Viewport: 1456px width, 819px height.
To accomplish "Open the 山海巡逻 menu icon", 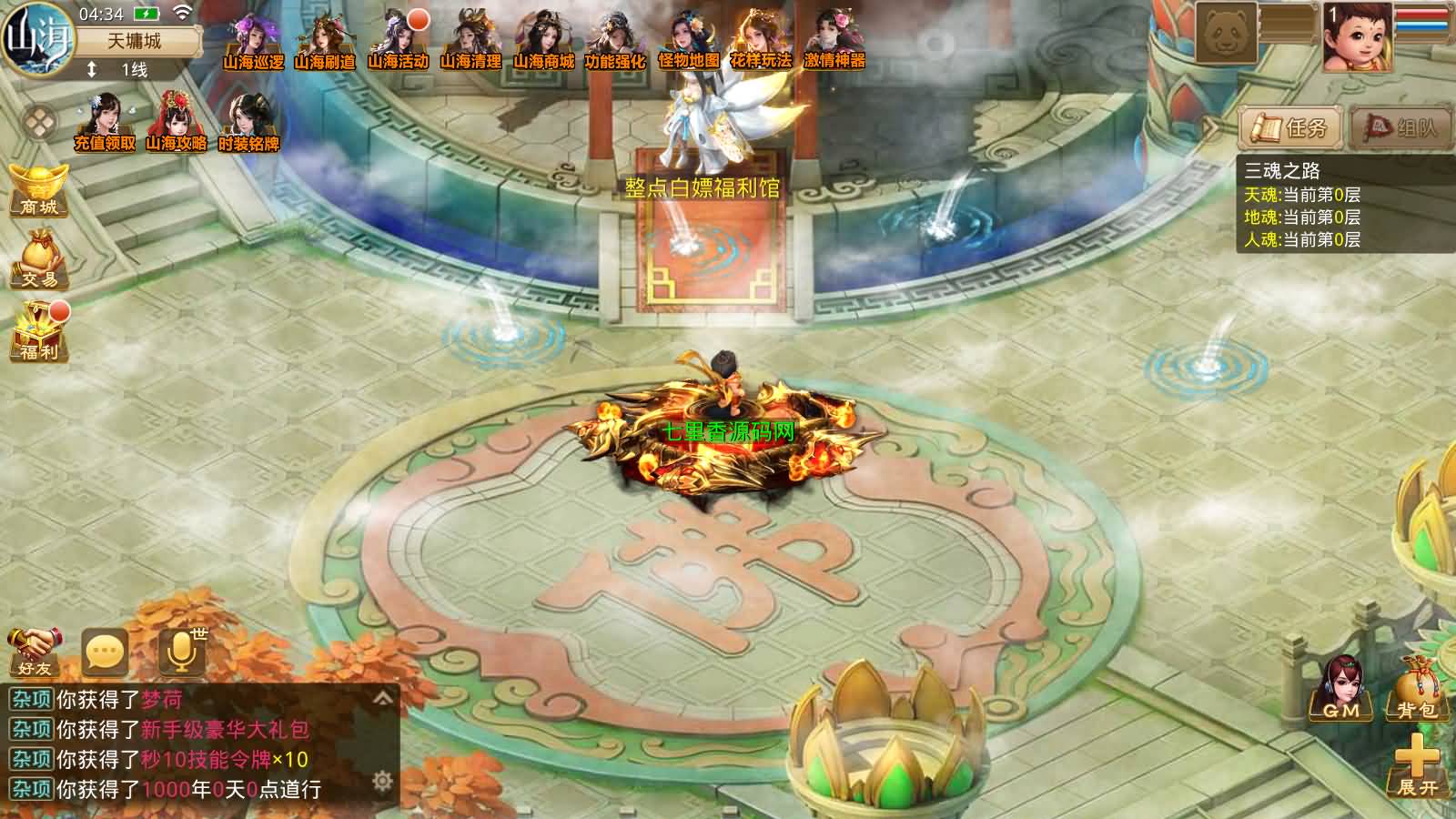I will 253,41.
